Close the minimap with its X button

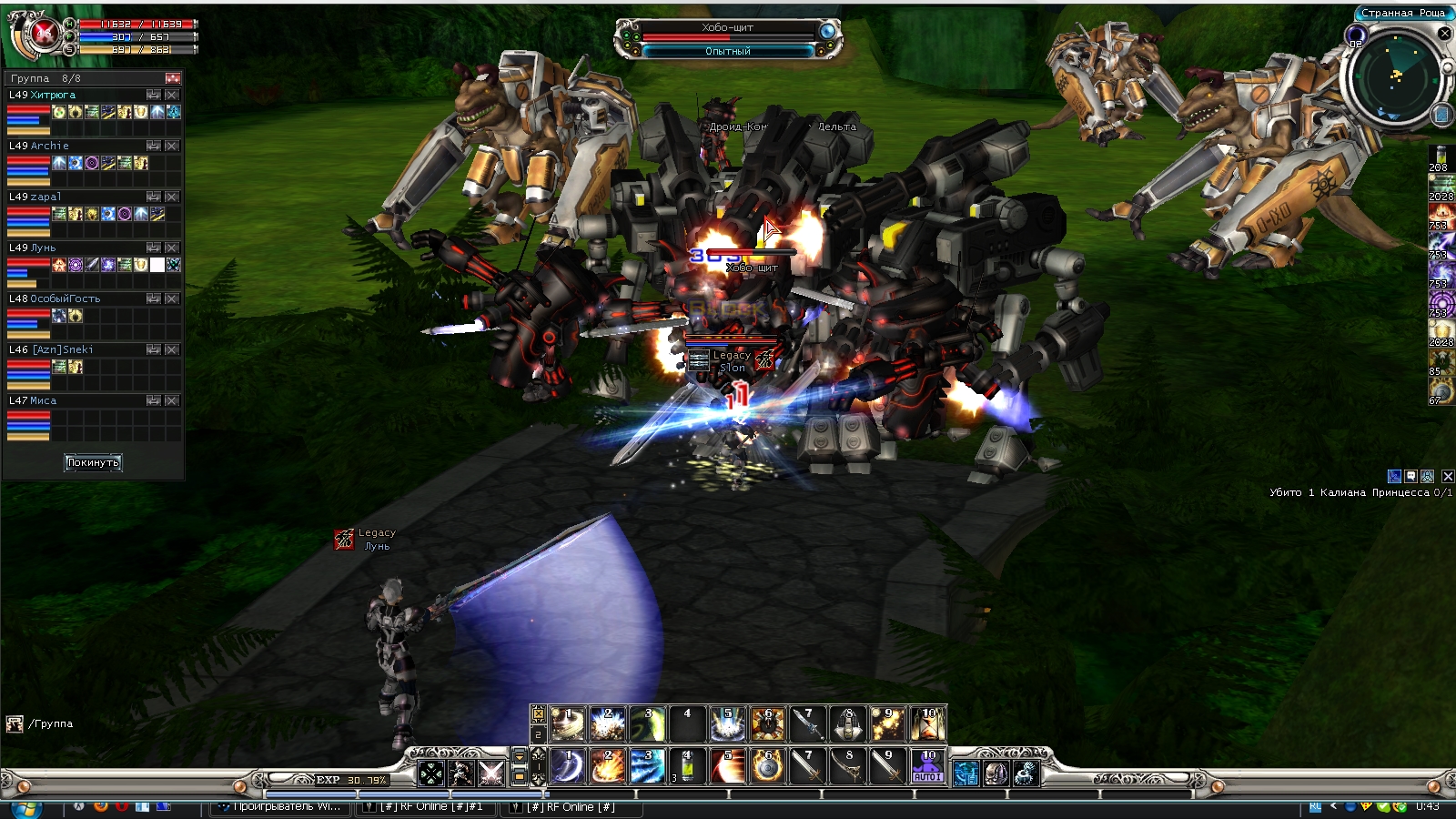point(1444,34)
